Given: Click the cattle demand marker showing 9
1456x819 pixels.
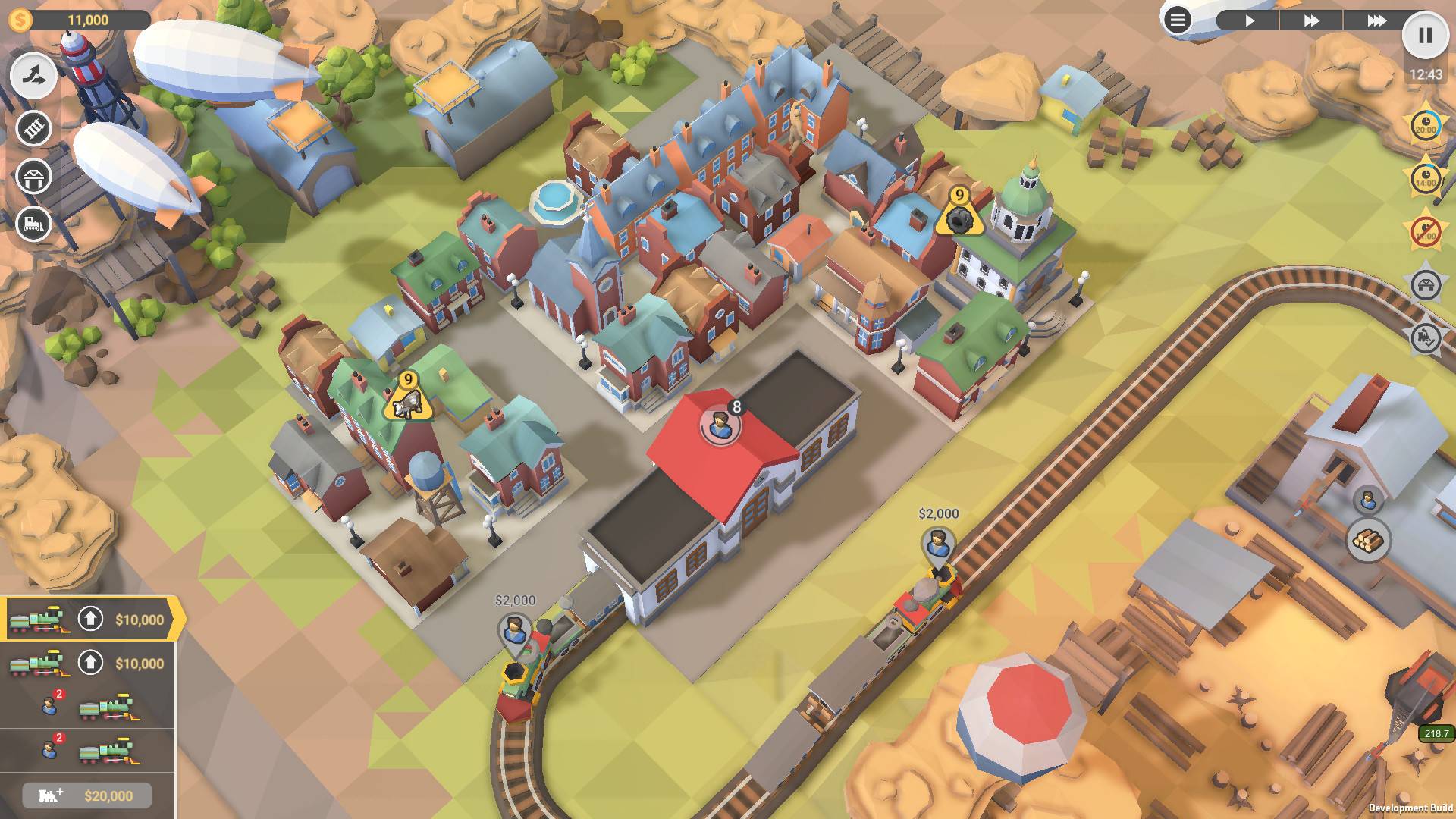Looking at the screenshot, I should [x=409, y=398].
